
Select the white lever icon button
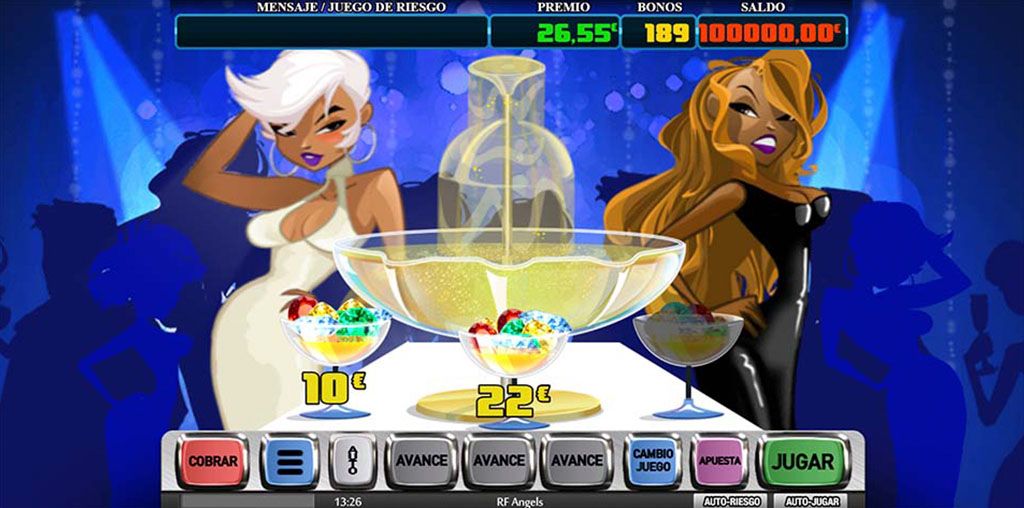point(352,461)
